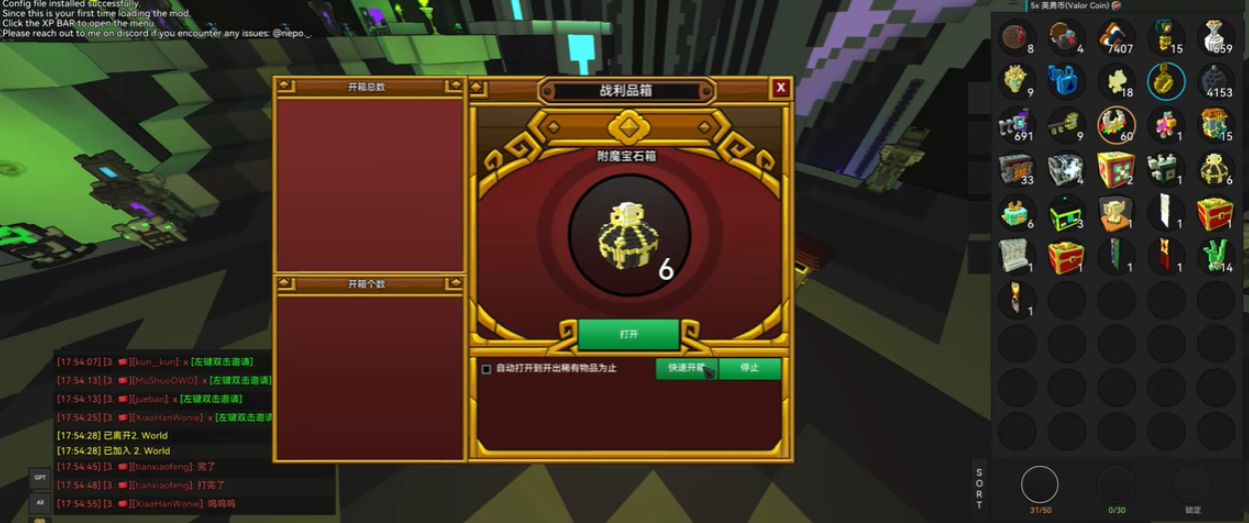Image resolution: width=1249 pixels, height=523 pixels.
Task: Select the inventory stack of 7407
Action: tap(1116, 38)
